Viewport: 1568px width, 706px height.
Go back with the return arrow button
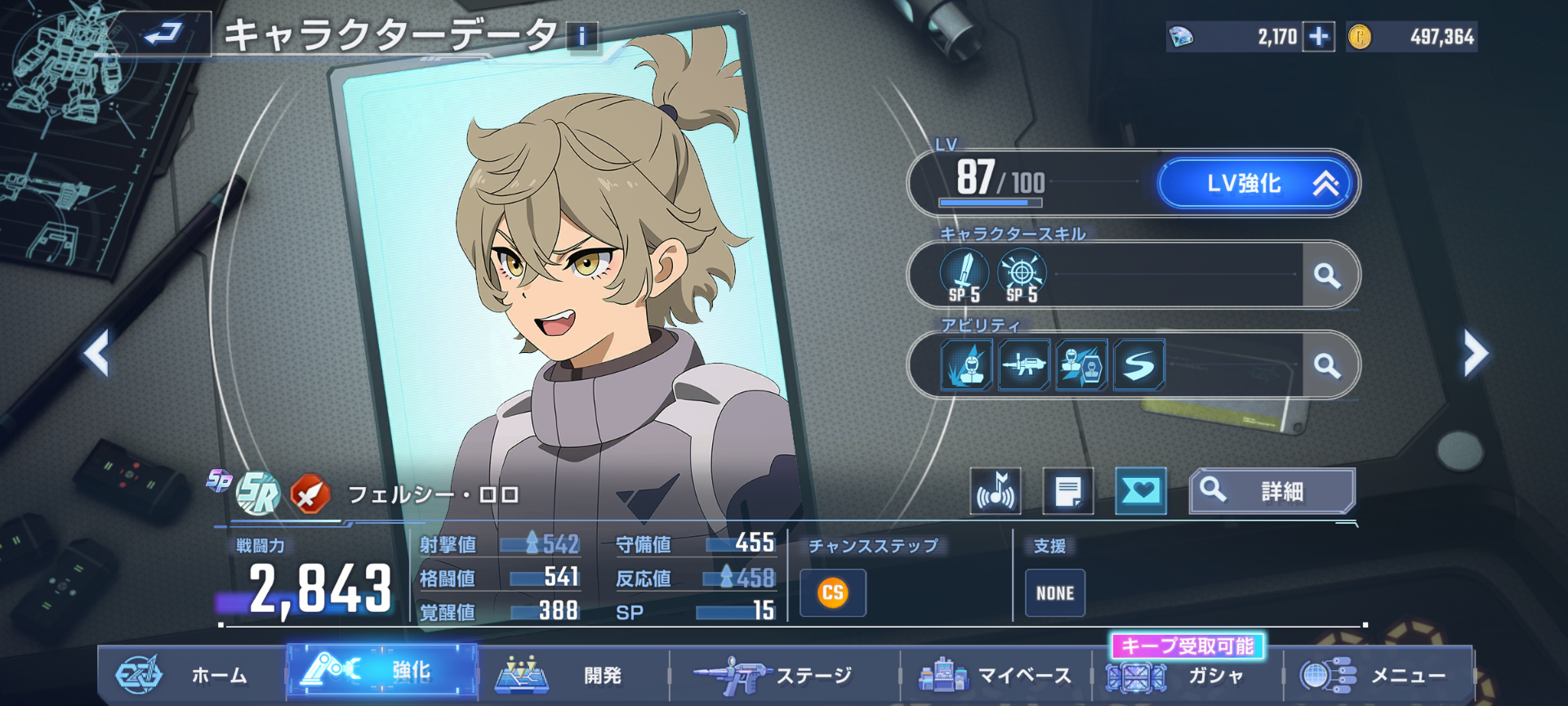click(163, 34)
